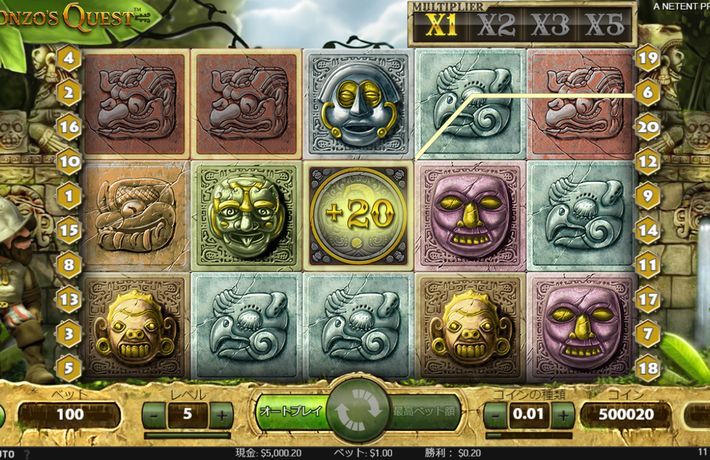Select payline number 19 badge
Screen dimensions: 710x460
648,58
